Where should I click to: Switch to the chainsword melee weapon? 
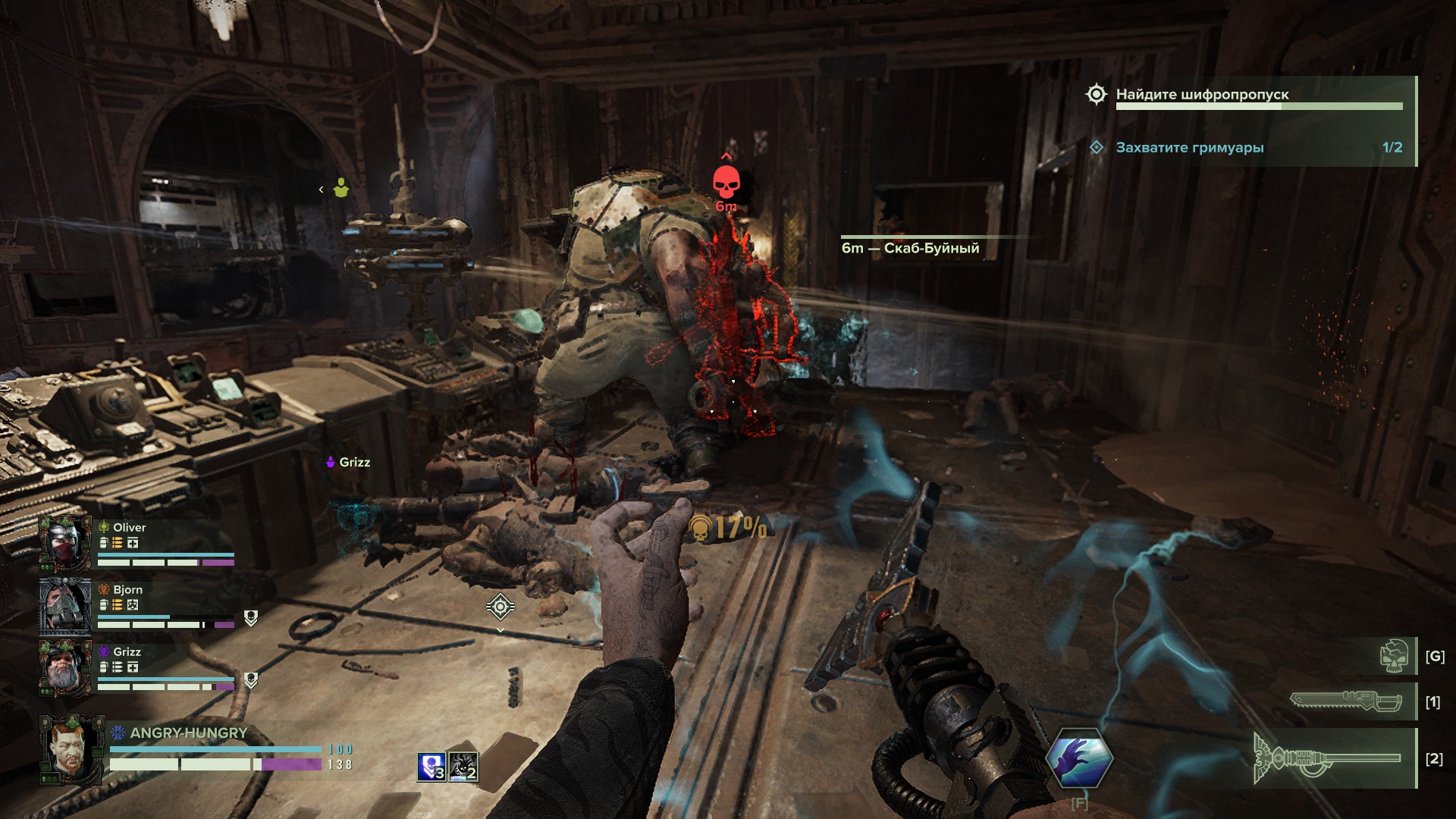1347,701
